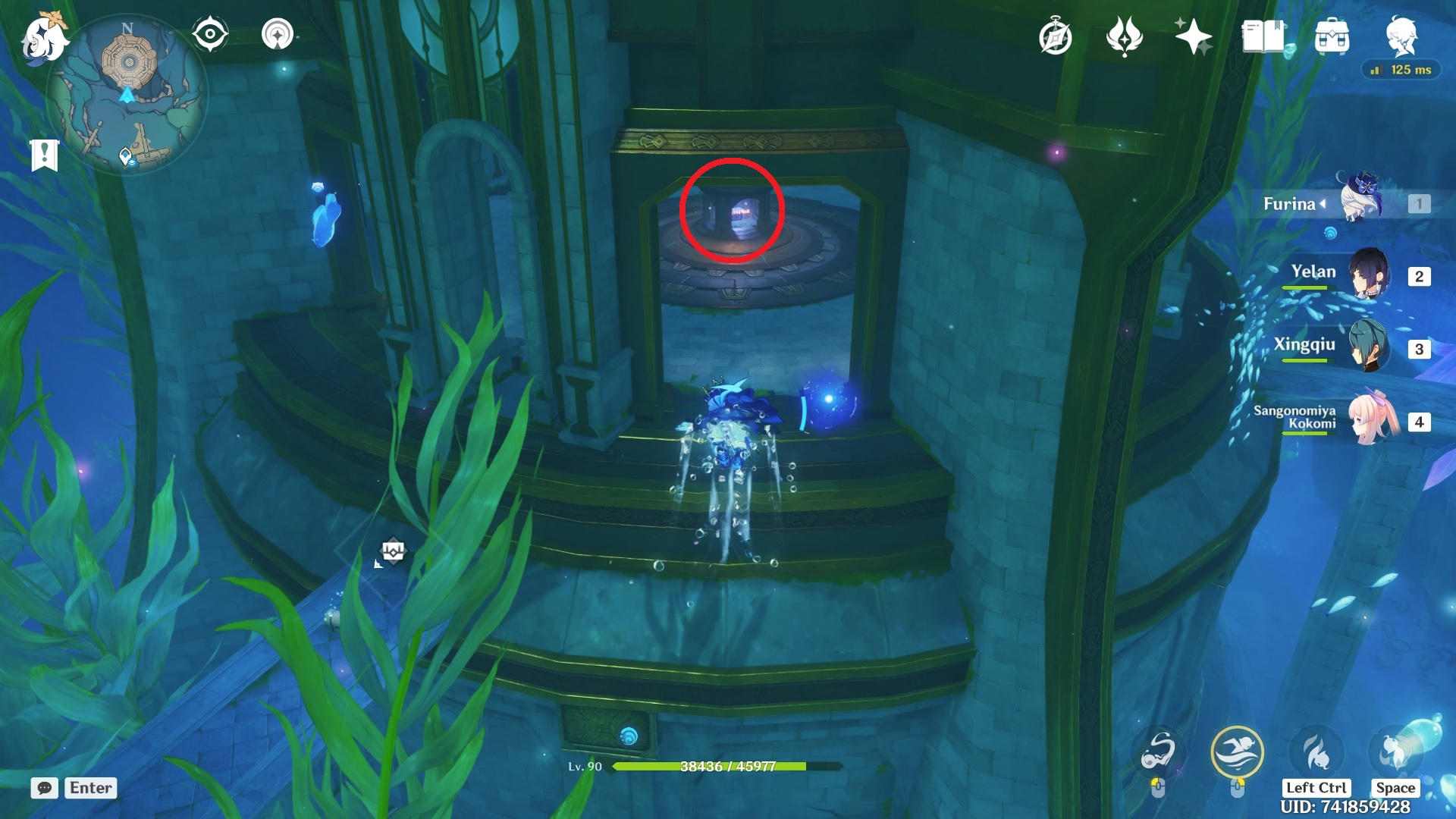Open the chat box speech bubble

pyautogui.click(x=44, y=788)
